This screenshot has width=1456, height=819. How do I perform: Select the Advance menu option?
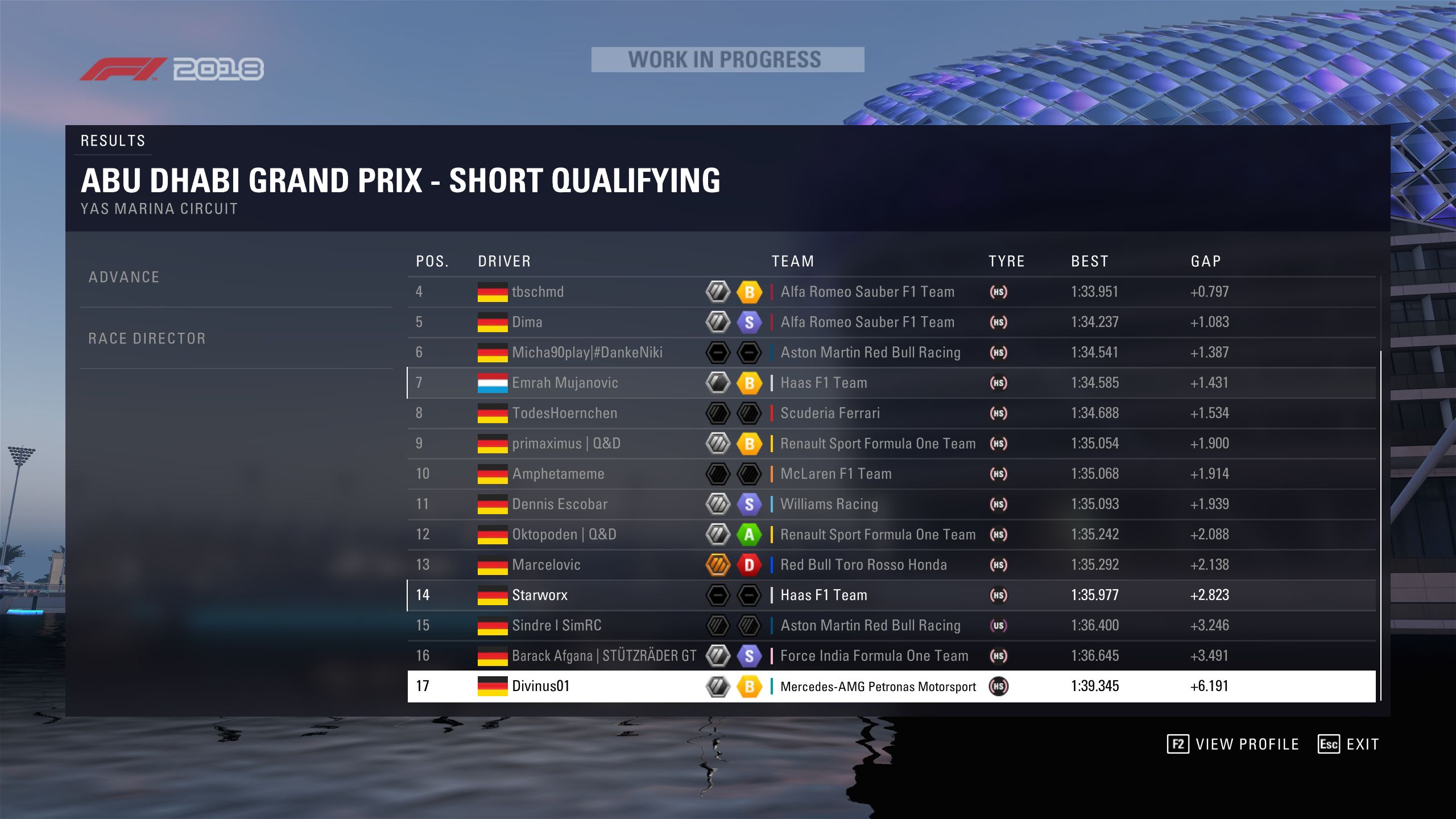tap(124, 277)
